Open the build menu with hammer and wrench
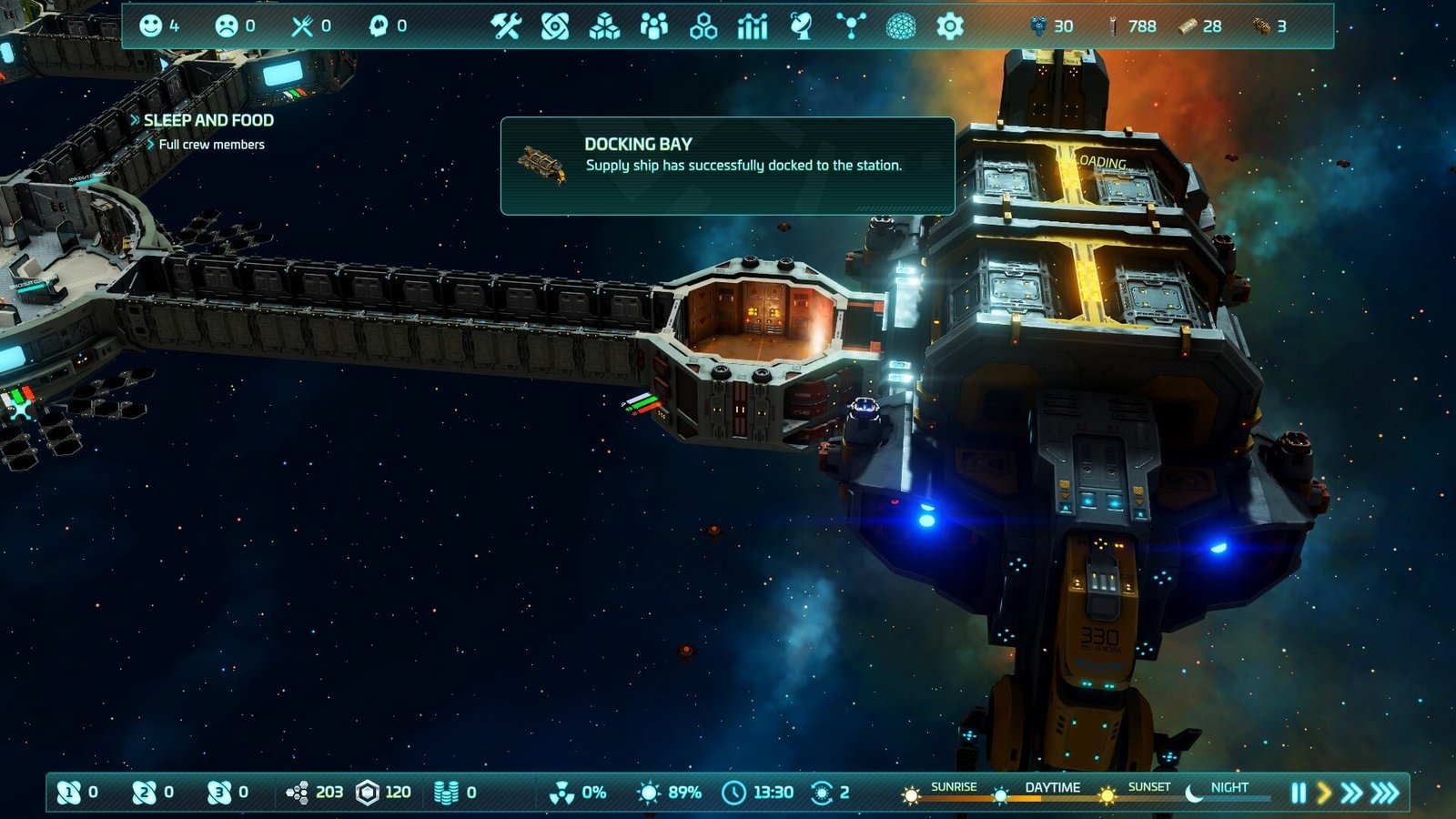1456x819 pixels. (x=506, y=26)
